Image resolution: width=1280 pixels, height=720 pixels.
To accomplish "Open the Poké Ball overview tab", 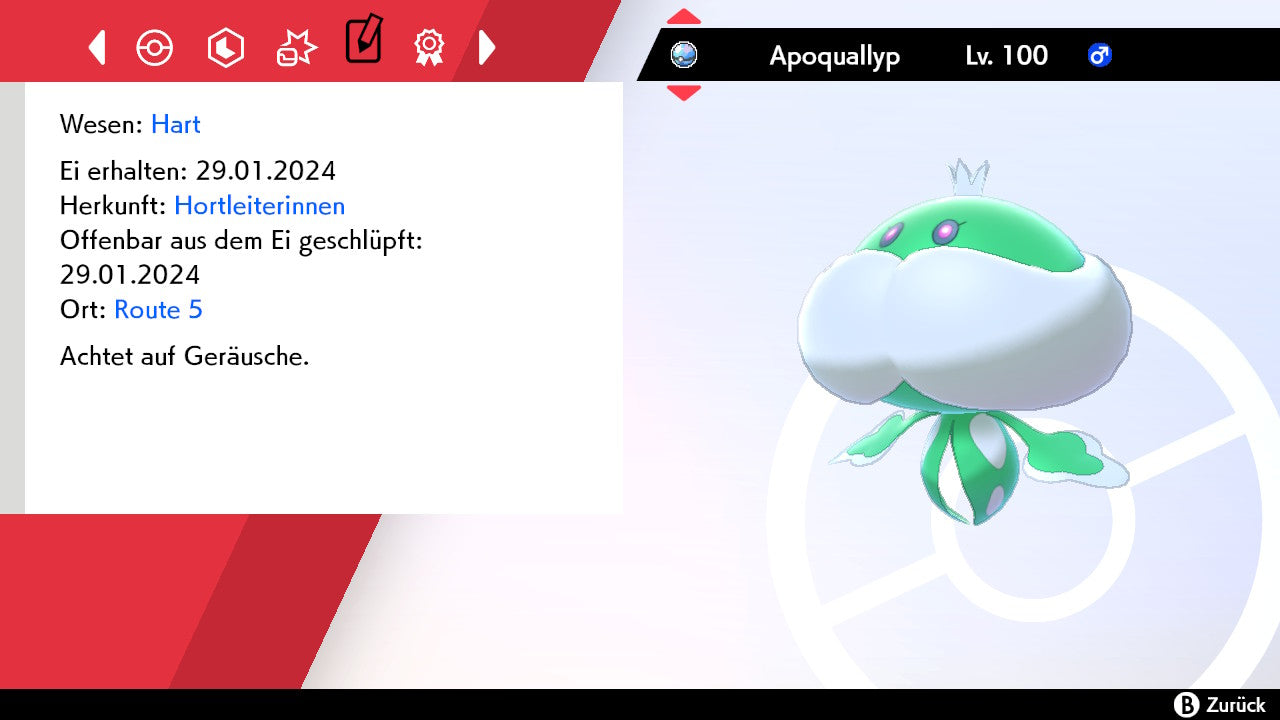I will point(155,47).
